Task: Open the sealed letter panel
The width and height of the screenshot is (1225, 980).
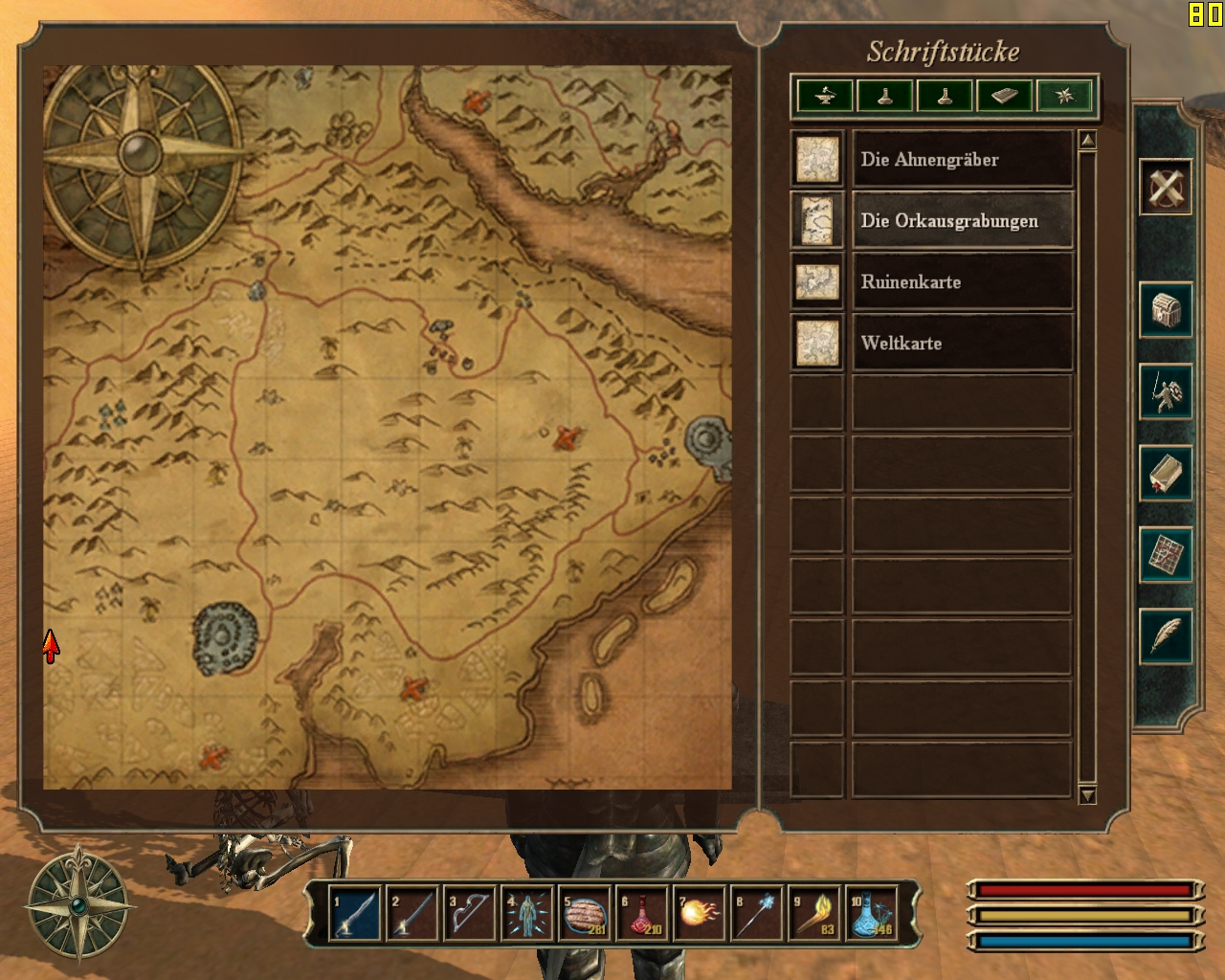Action: click(1166, 473)
